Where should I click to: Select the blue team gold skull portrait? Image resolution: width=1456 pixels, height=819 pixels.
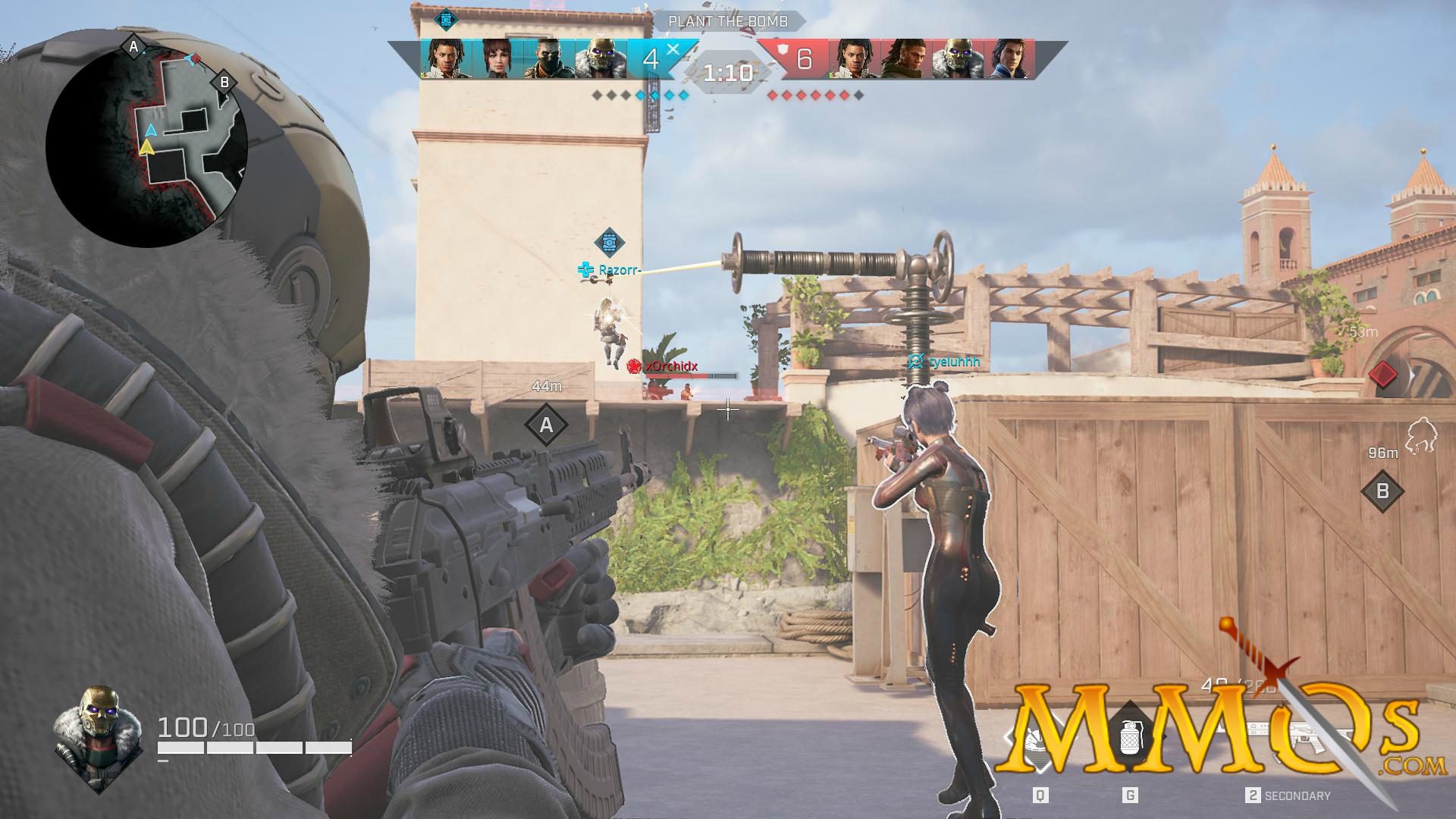(600, 59)
